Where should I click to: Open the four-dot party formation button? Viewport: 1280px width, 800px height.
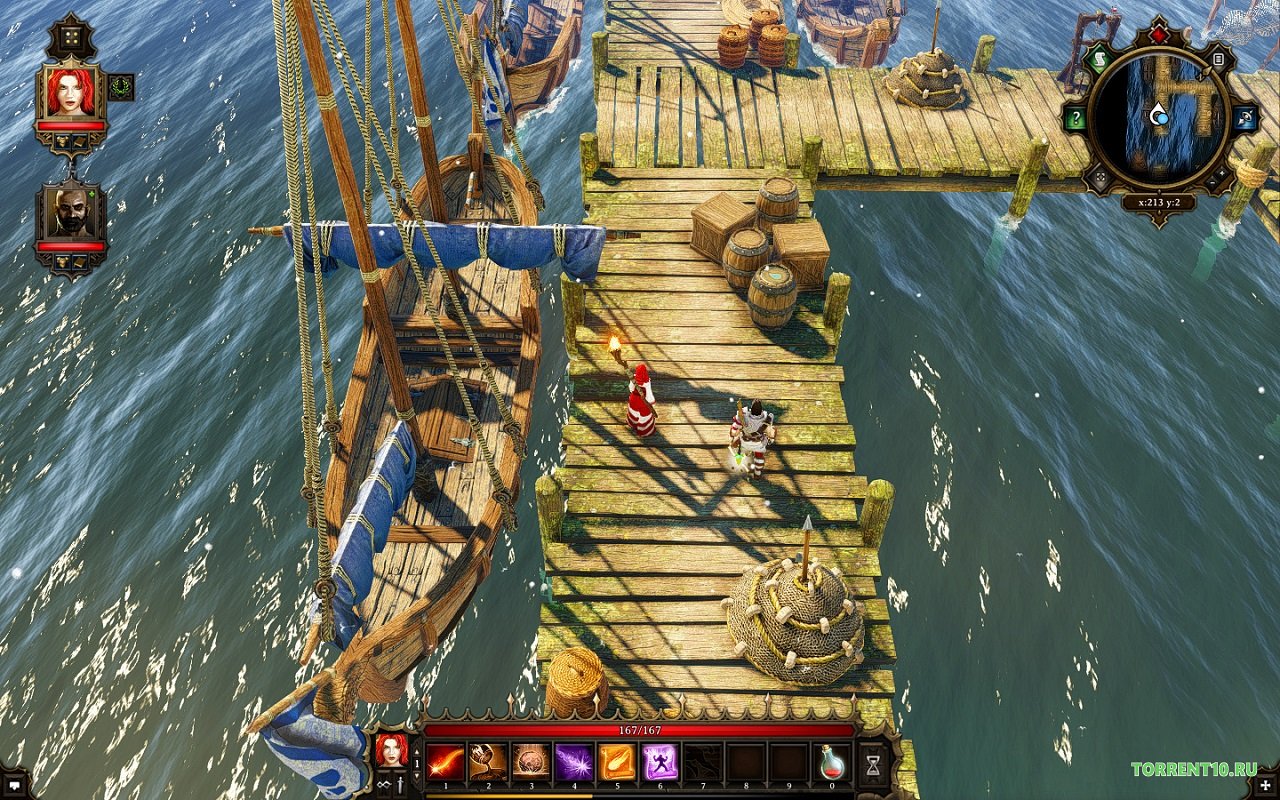(x=70, y=37)
